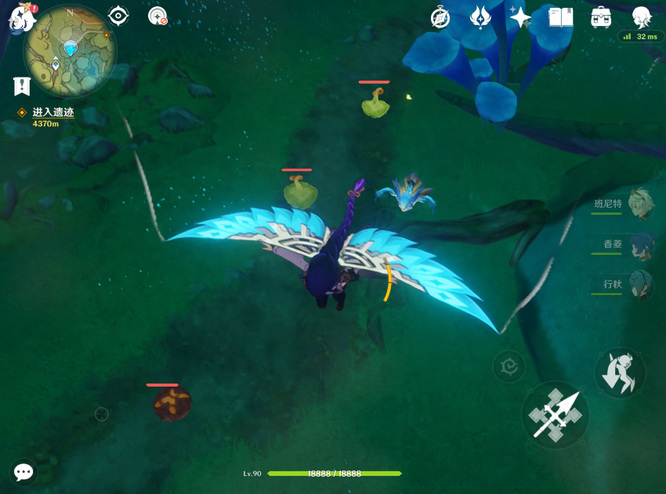Open the winged Battle Pass icon
The width and height of the screenshot is (666, 494).
click(480, 17)
